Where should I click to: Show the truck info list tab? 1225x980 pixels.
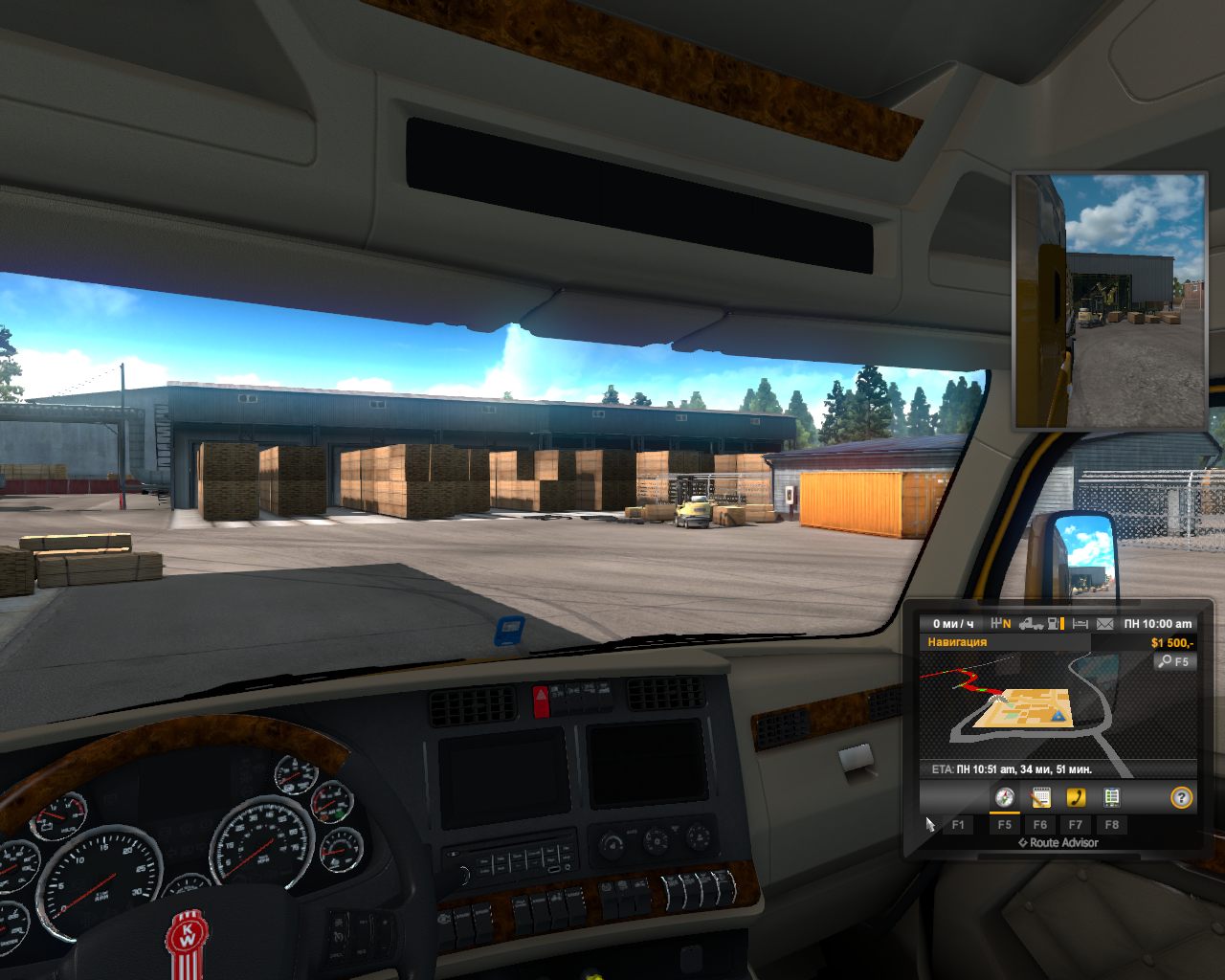[x=1111, y=797]
